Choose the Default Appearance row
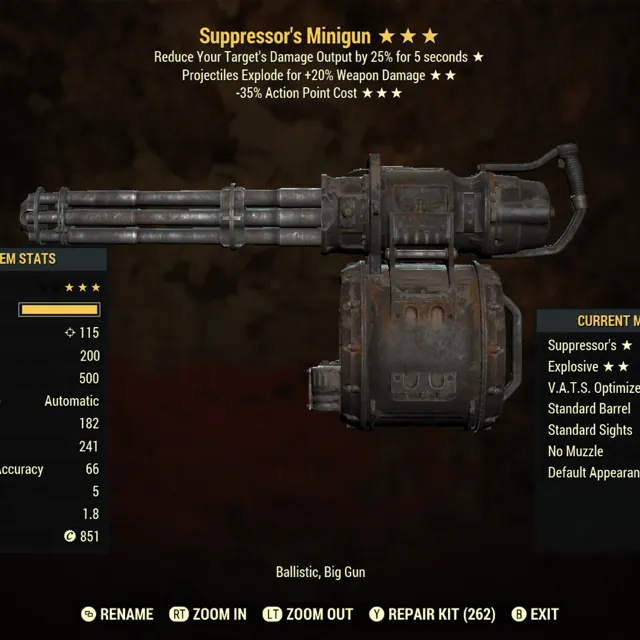 click(x=593, y=472)
